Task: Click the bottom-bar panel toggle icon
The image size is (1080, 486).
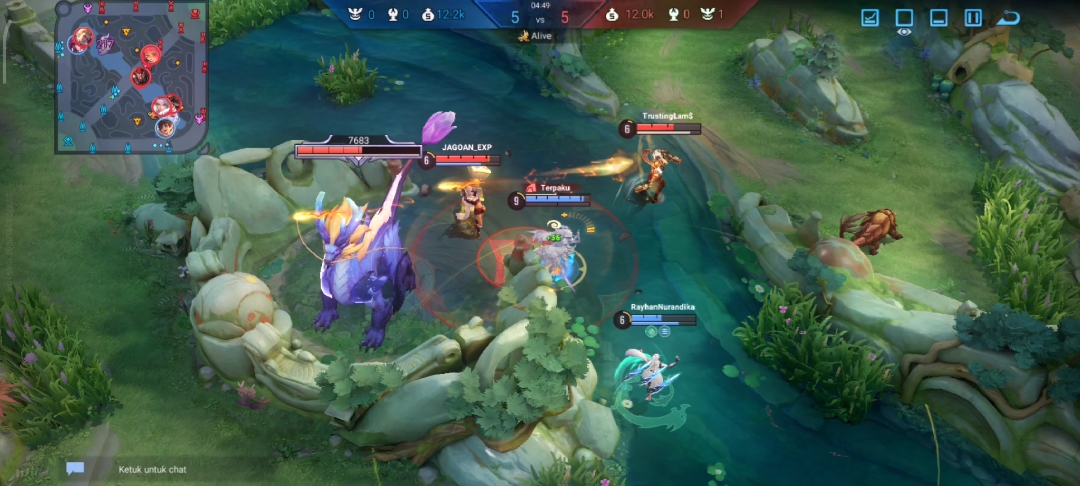Action: (938, 18)
